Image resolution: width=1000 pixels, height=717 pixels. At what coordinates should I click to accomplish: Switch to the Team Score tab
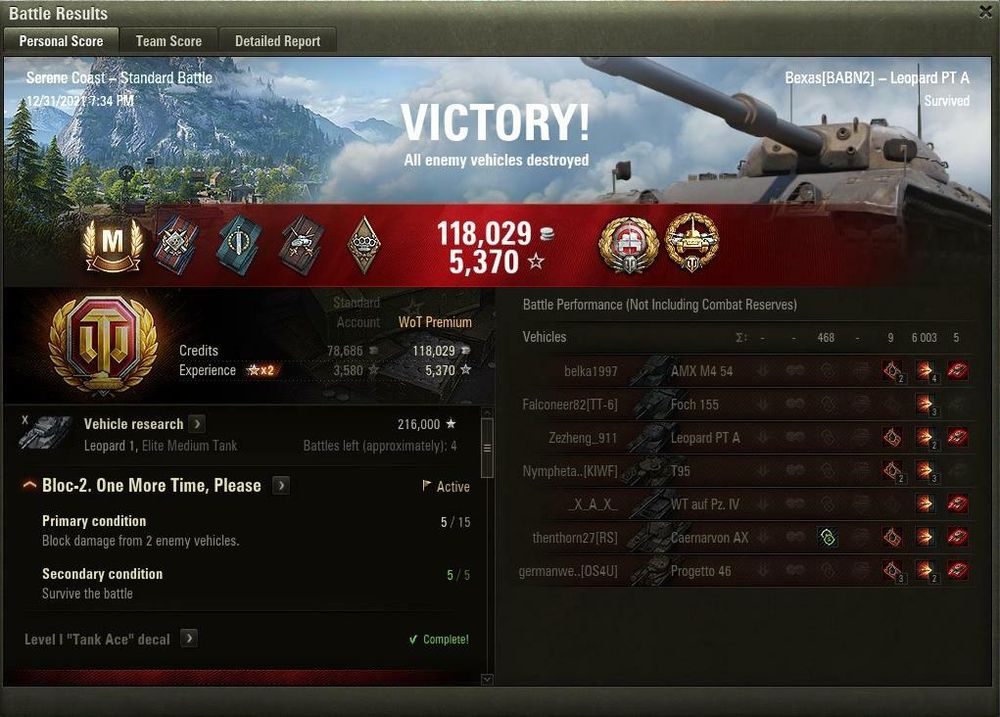click(168, 41)
